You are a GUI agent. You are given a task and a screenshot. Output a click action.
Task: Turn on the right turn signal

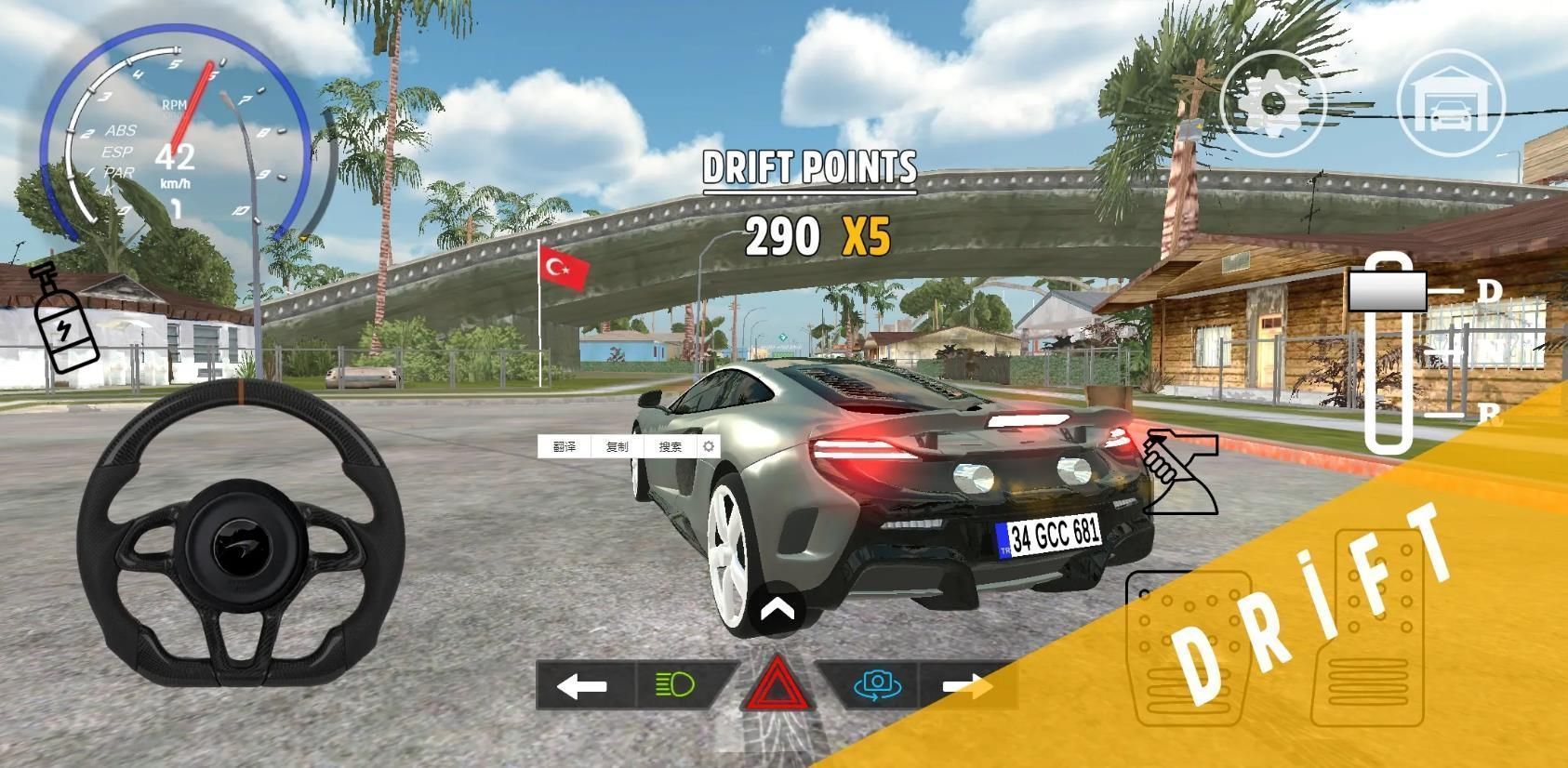[967, 686]
